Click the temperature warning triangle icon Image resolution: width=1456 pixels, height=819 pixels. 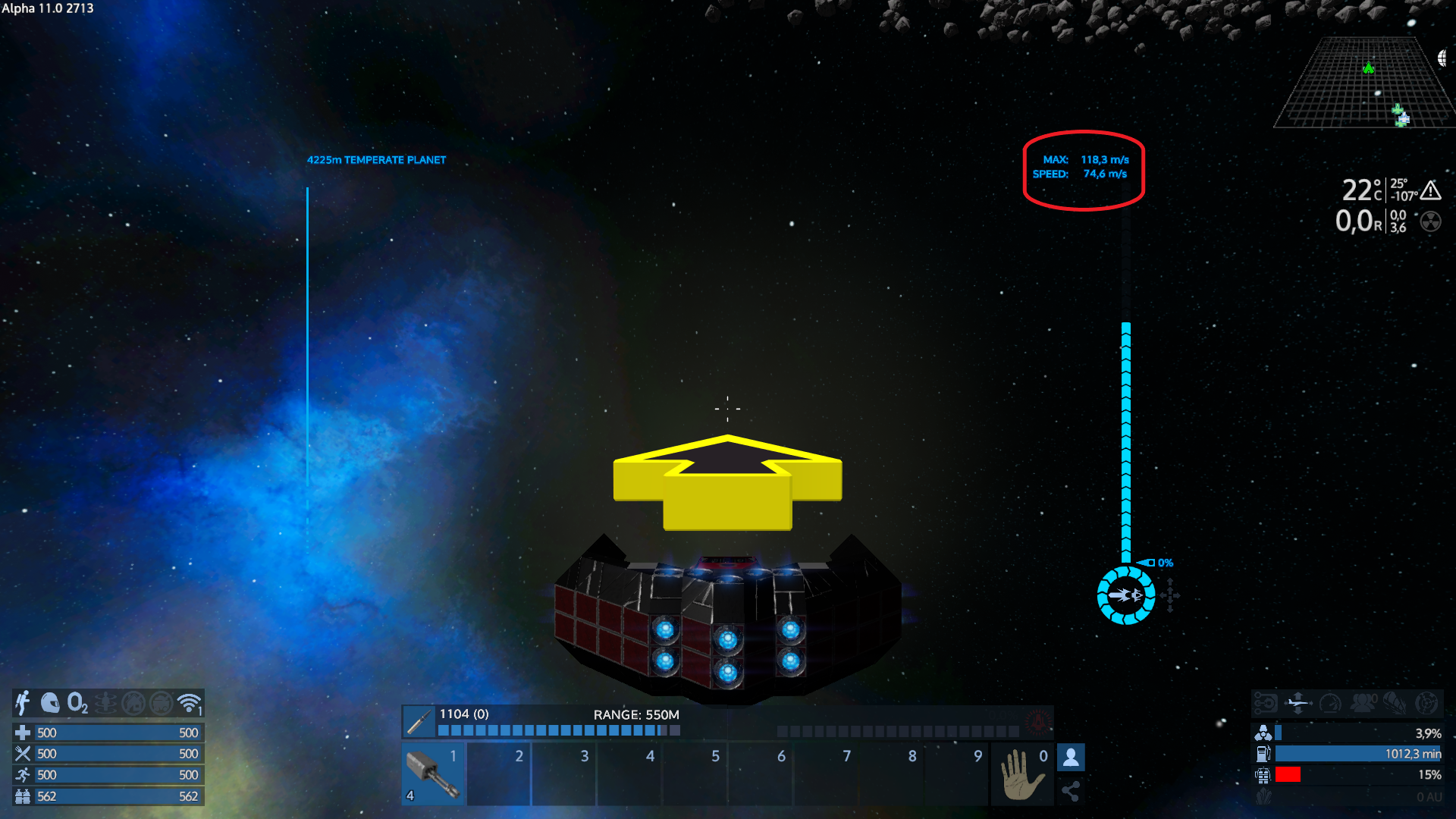(1431, 190)
